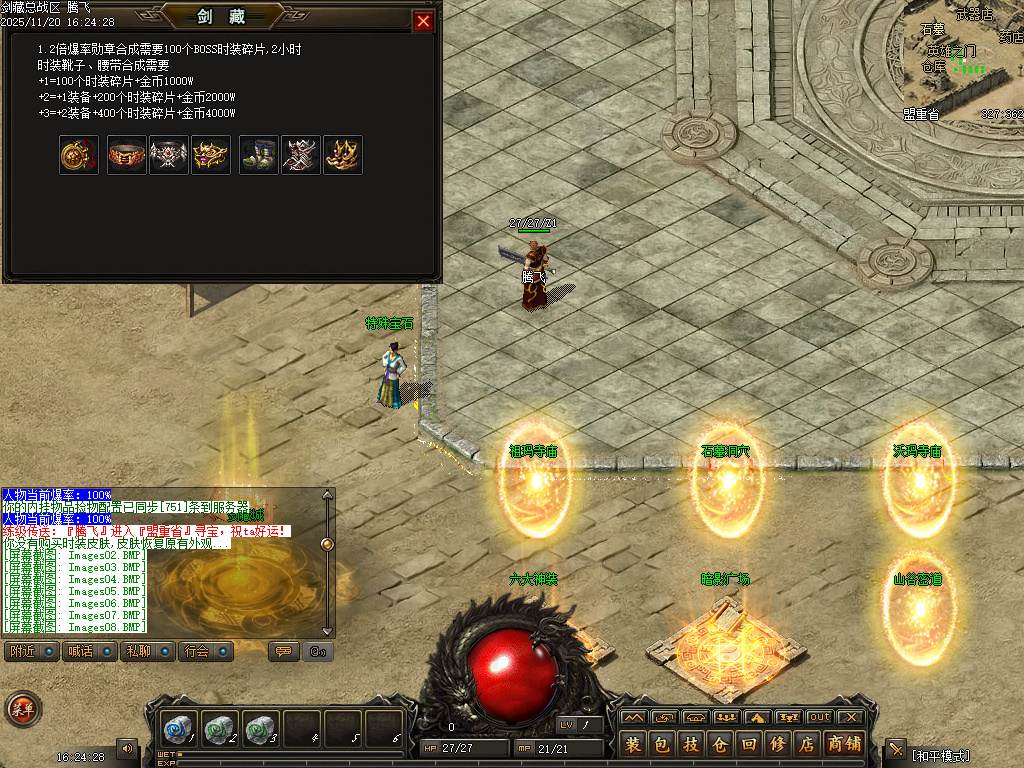The height and width of the screenshot is (768, 1024).
Task: Toggle sound with the speaker icon
Action: click(x=127, y=747)
